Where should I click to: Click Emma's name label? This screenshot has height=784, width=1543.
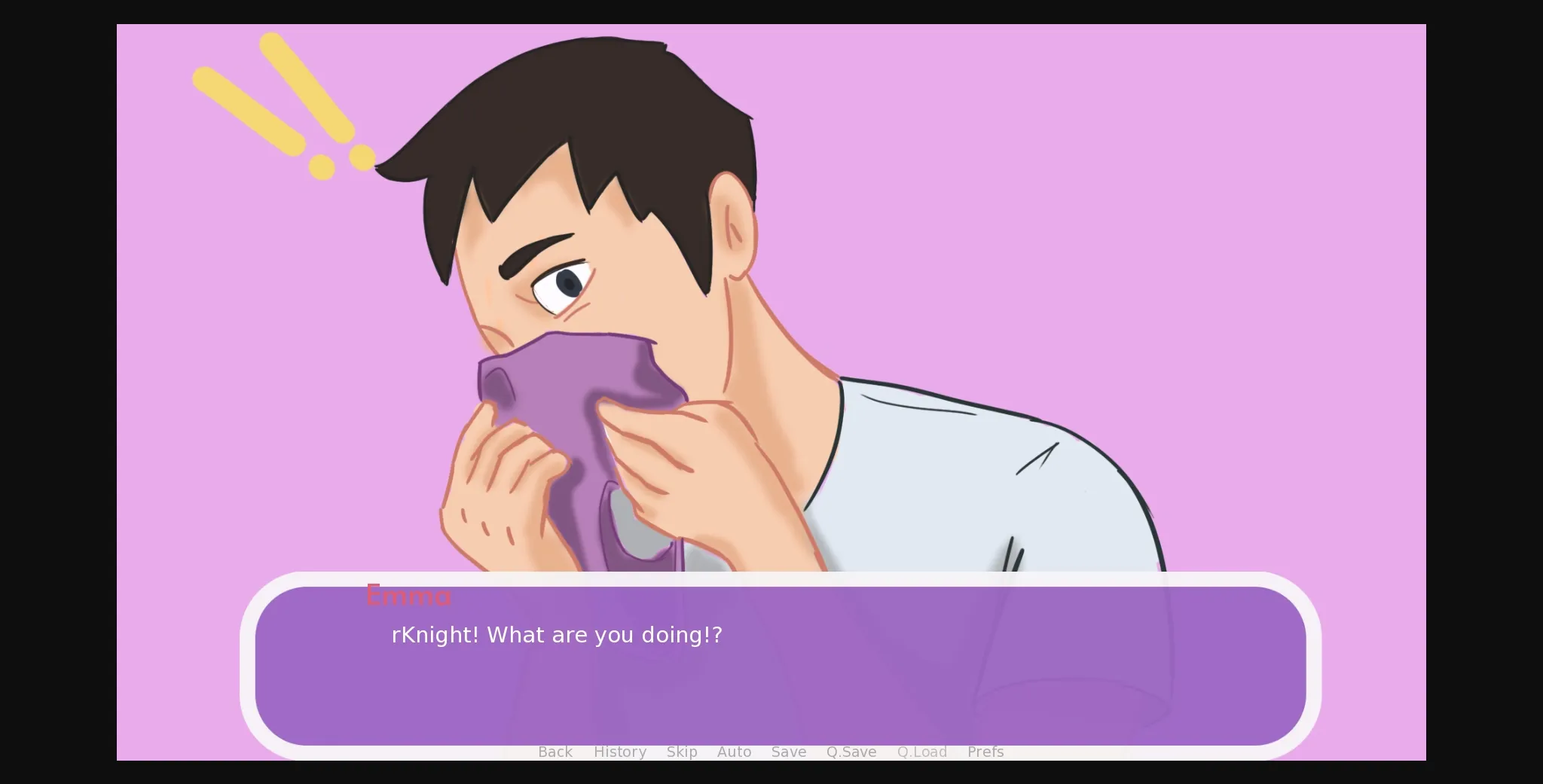click(x=408, y=596)
